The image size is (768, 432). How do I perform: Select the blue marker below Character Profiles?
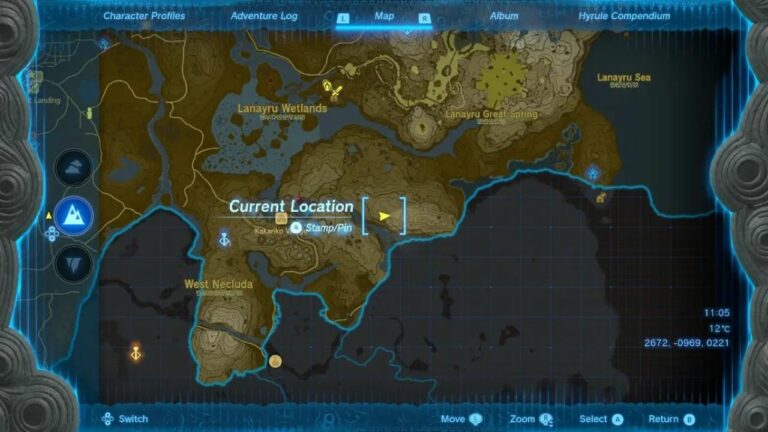click(105, 44)
